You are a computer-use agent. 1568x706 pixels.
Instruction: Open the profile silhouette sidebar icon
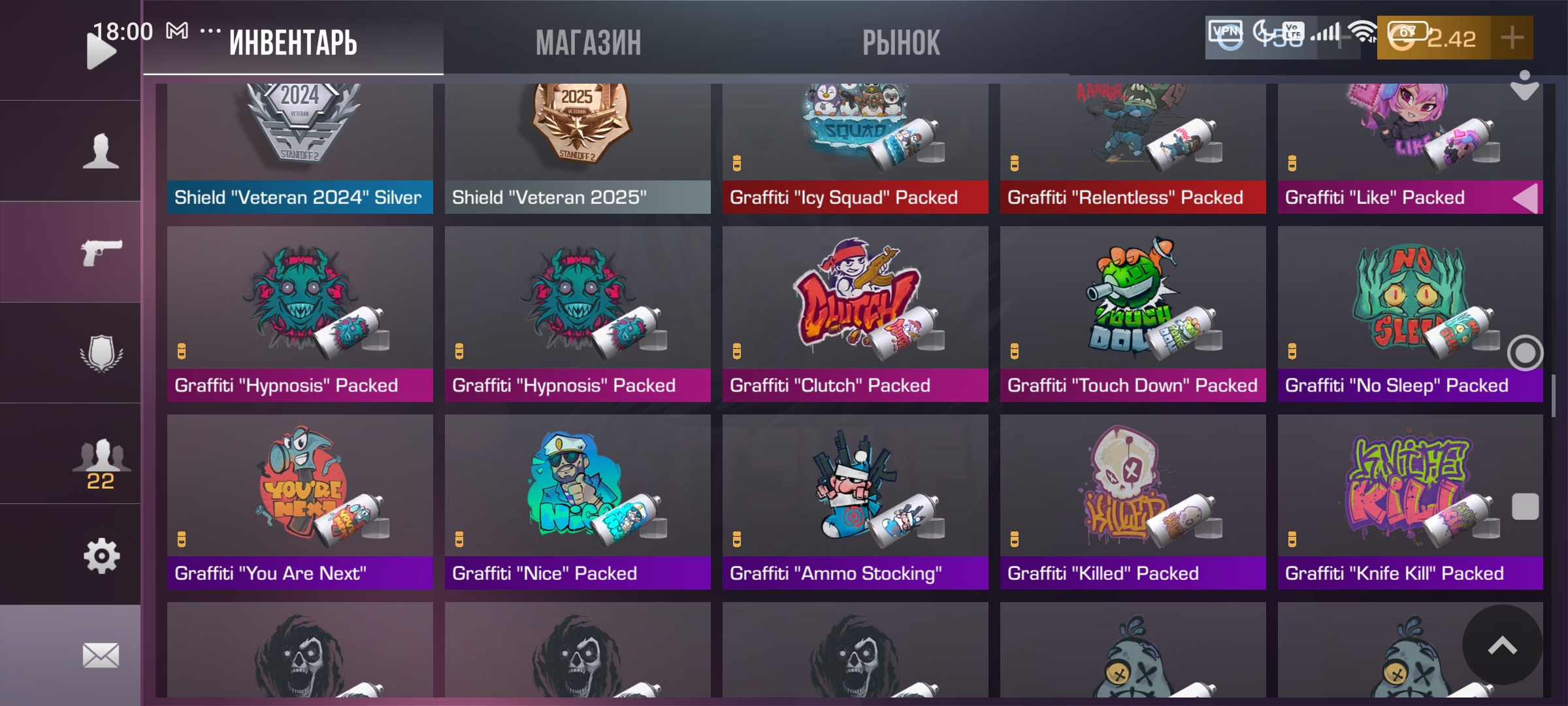101,151
